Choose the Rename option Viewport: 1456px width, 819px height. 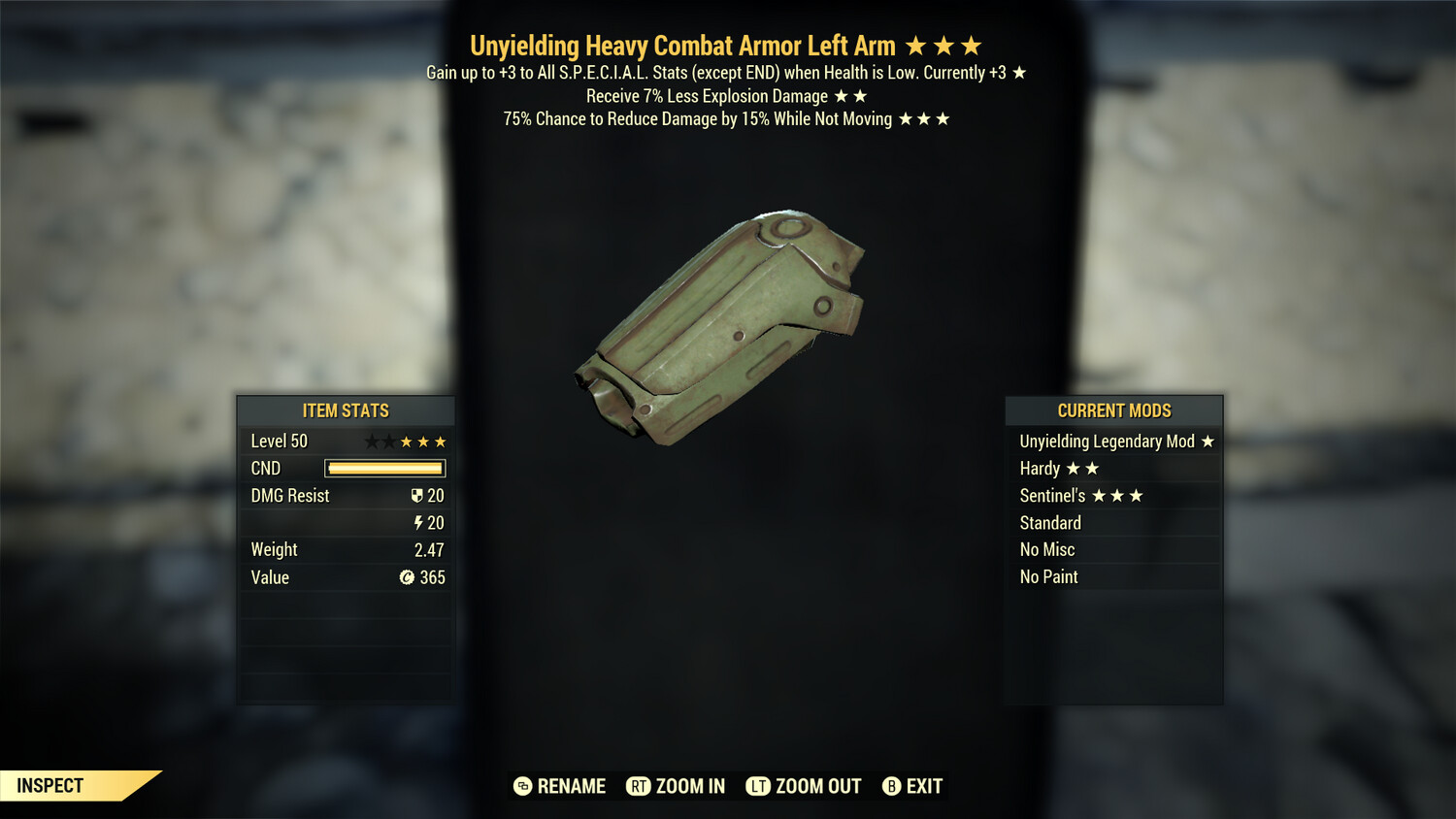560,786
